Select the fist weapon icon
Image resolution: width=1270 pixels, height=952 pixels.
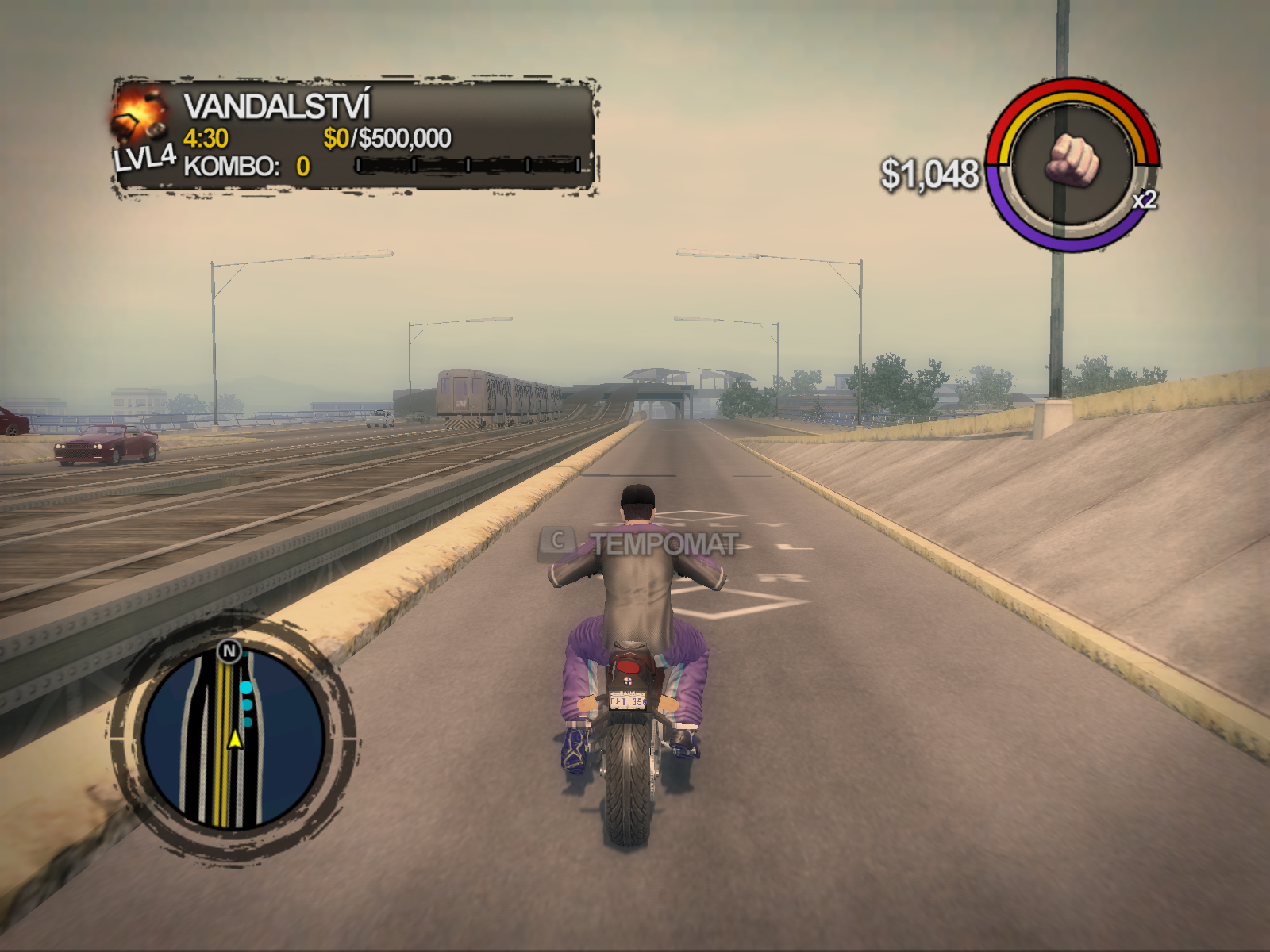coord(1072,161)
